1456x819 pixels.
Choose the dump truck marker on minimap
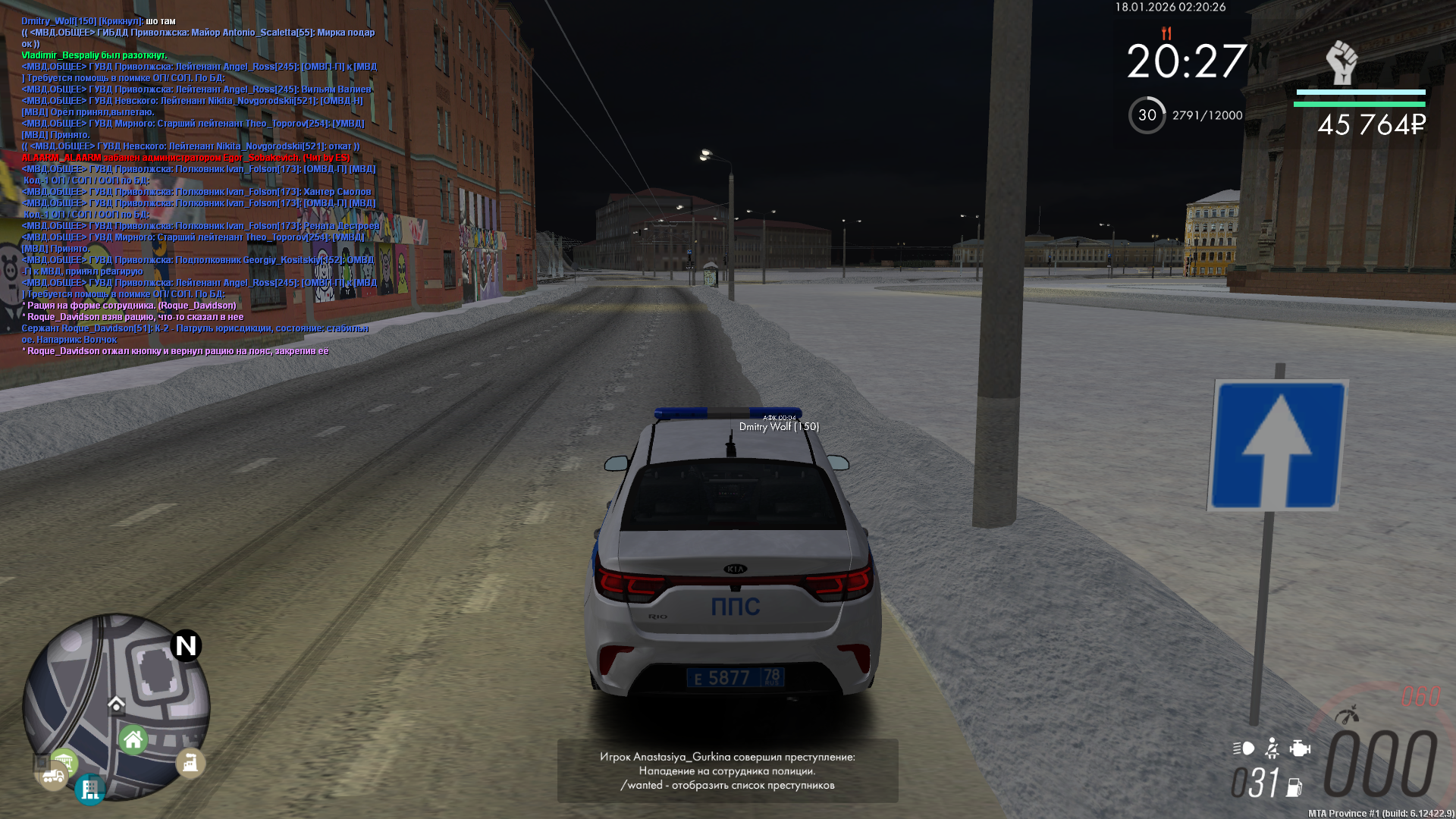click(52, 777)
